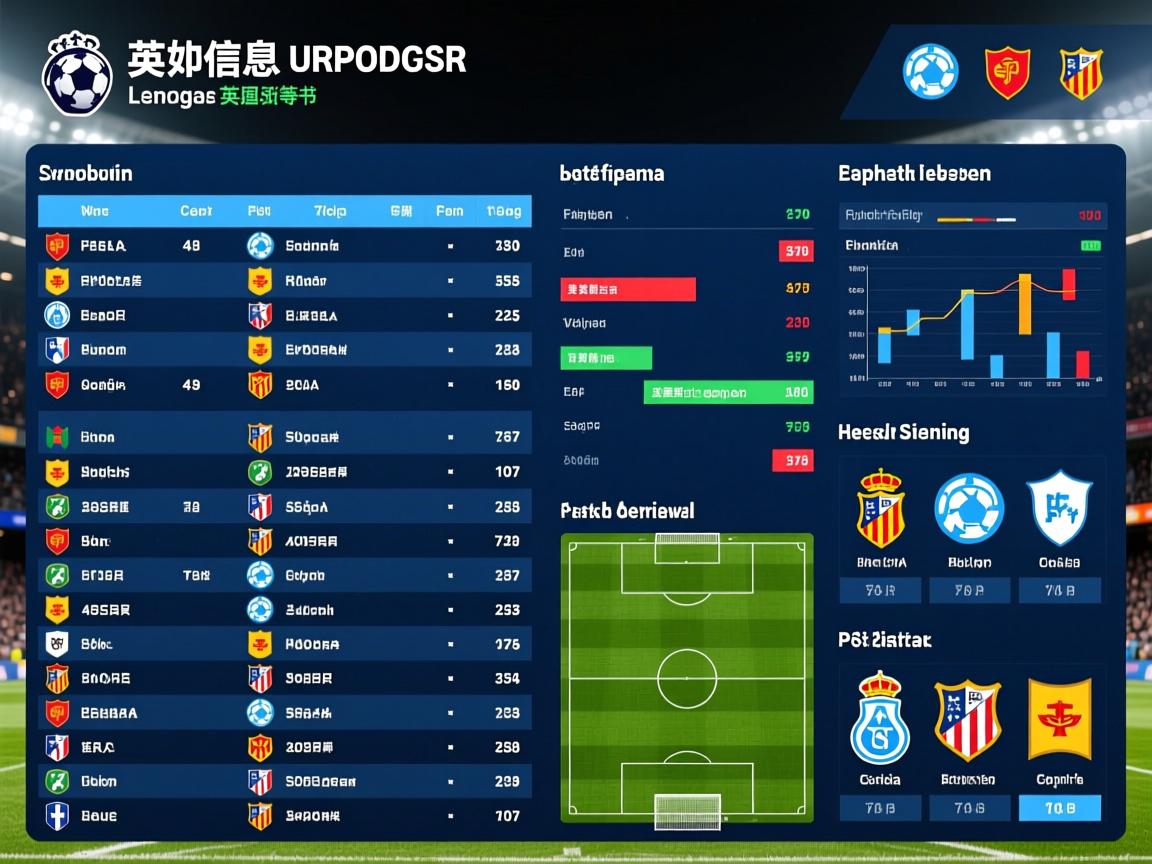Select the blue soccer ball badge in header

[x=930, y=72]
